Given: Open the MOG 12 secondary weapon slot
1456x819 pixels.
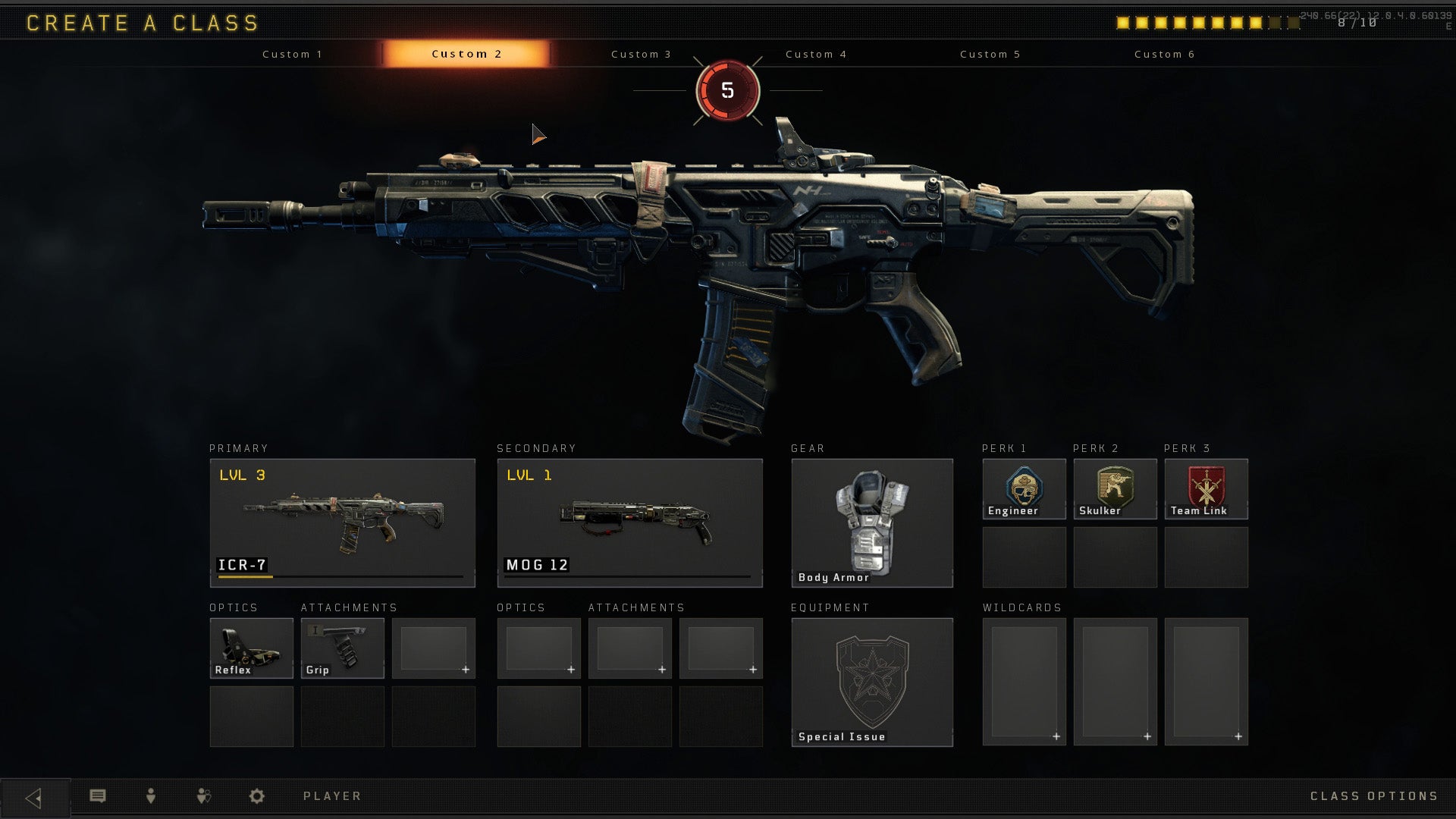Looking at the screenshot, I should pyautogui.click(x=629, y=522).
